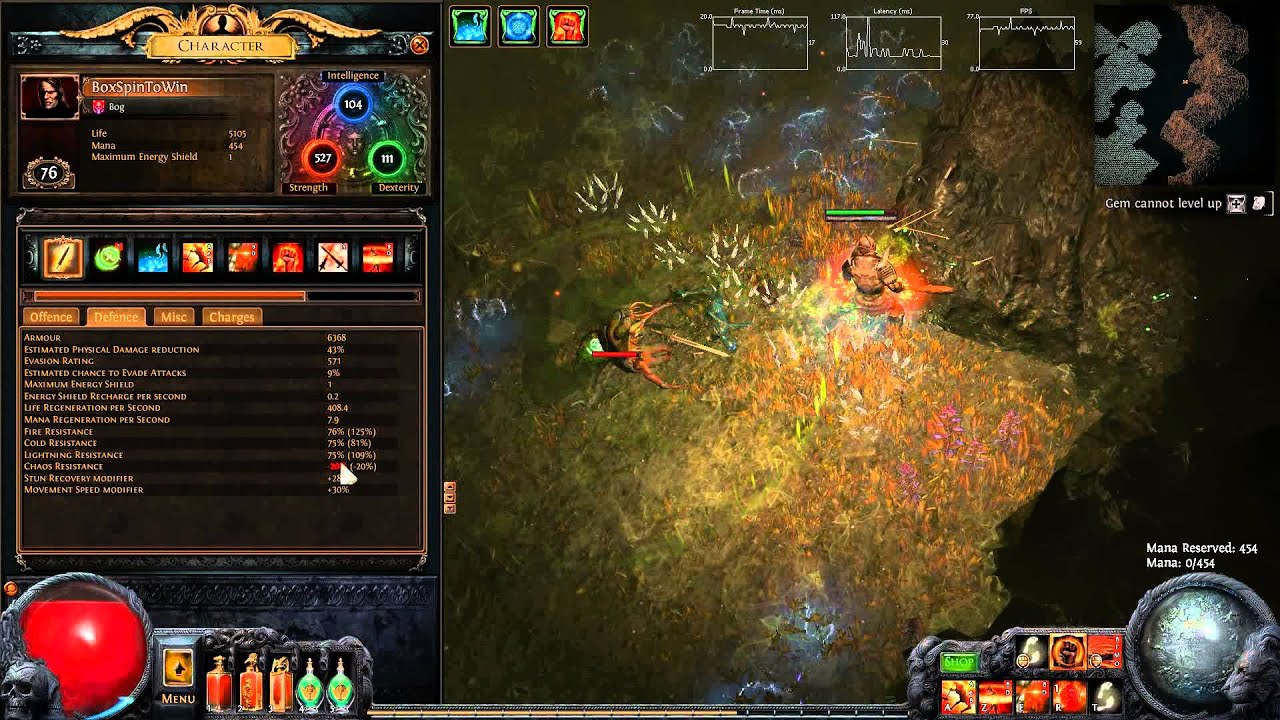The height and width of the screenshot is (720, 1280).
Task: Select the highlighted fist skill in the hotbar
Action: (x=1067, y=654)
